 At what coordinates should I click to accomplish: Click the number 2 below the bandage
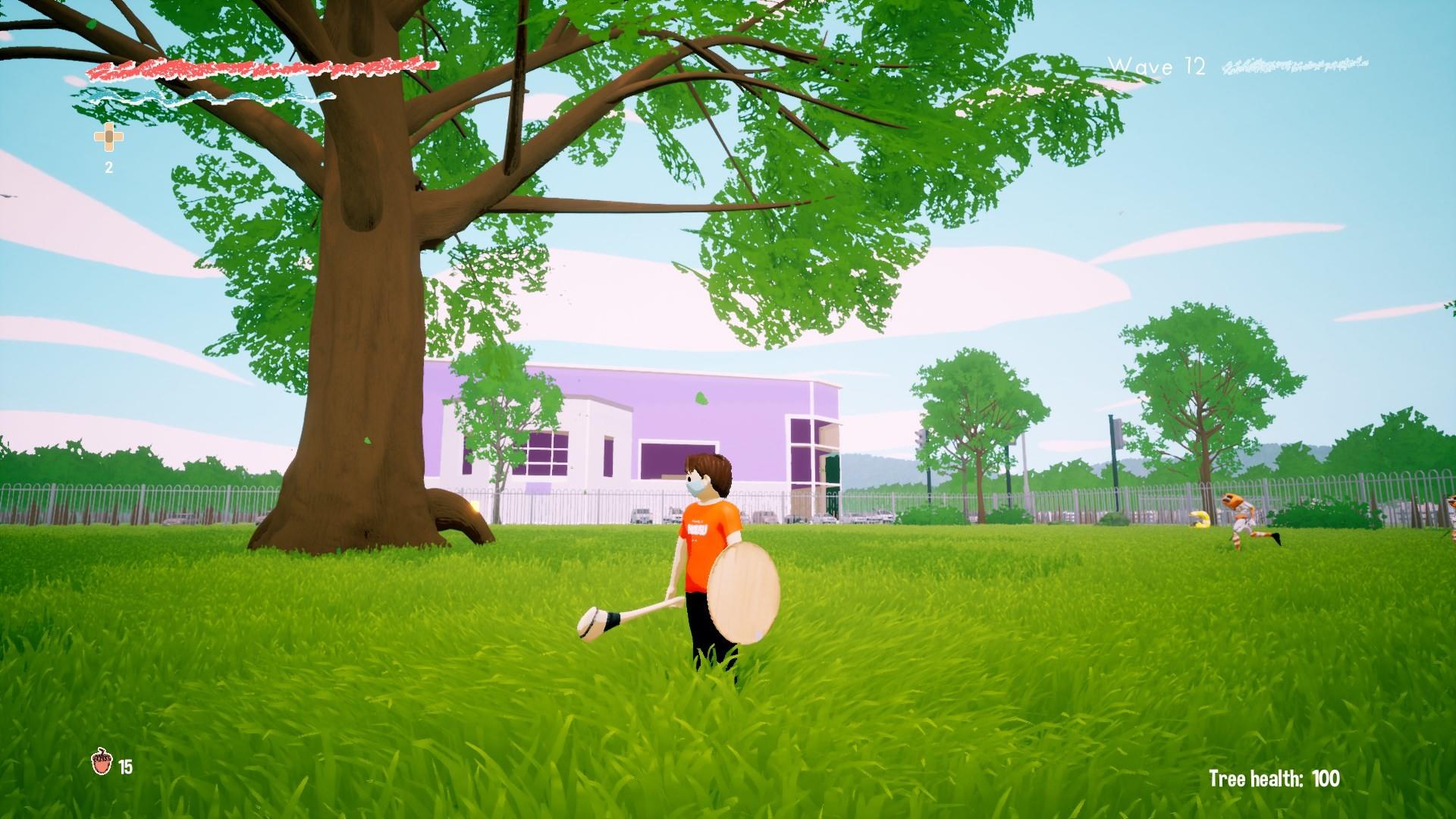(x=108, y=167)
